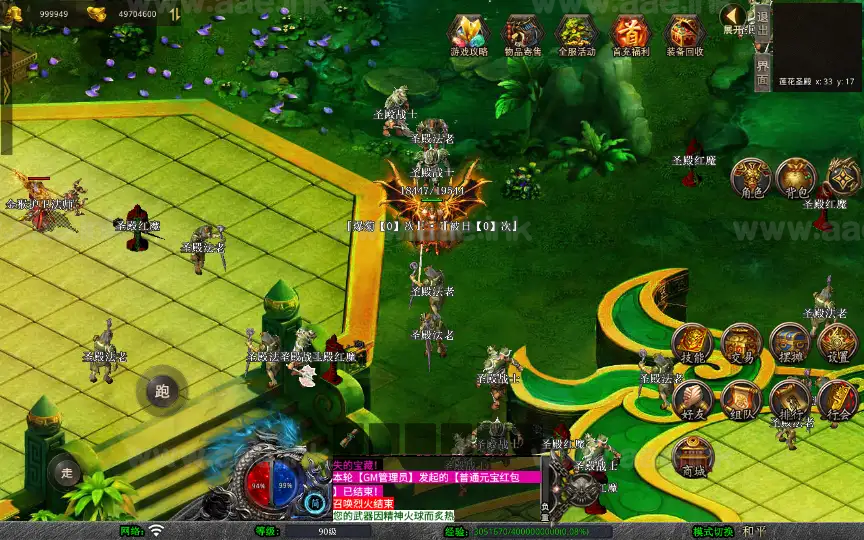Open the 交易 trade menu
Viewport: 864px width, 540px height.
[741, 343]
